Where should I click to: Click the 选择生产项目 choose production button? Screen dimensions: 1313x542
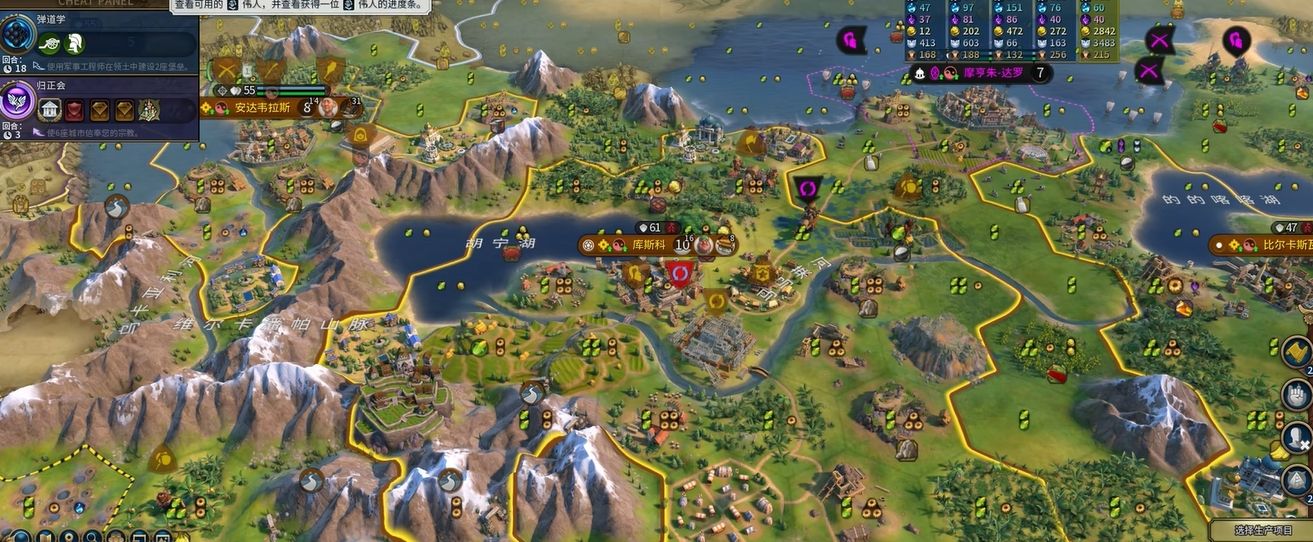point(1260,530)
